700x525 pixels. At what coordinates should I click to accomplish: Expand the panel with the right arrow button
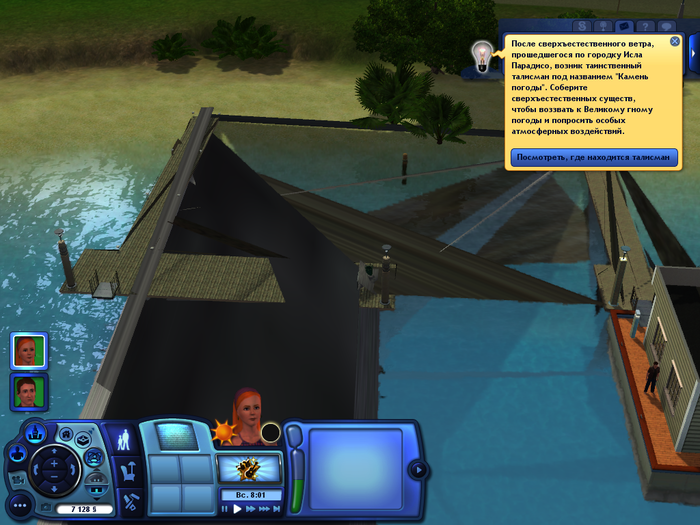418,469
